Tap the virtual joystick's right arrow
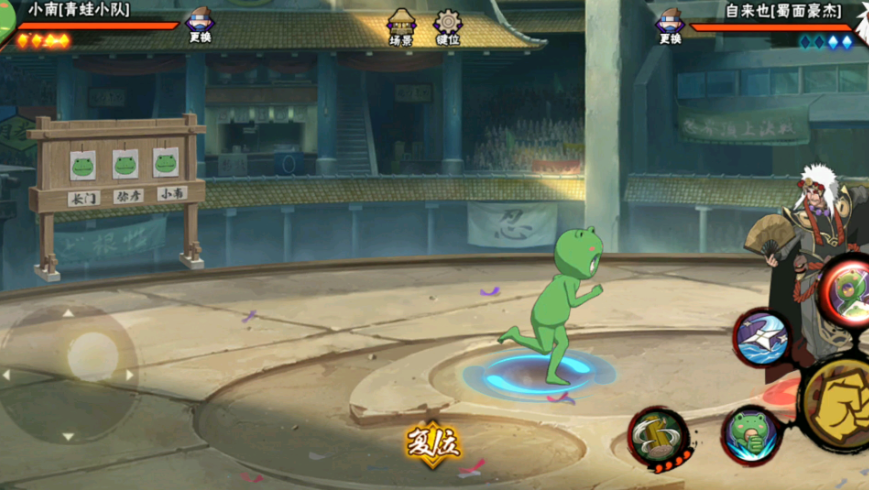This screenshot has width=869, height=490. [x=129, y=375]
